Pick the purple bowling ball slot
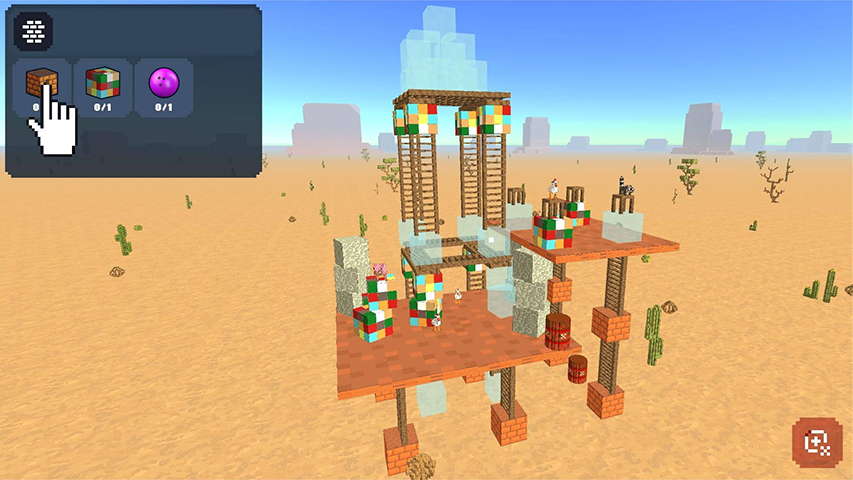Viewport: 853px width, 480px height. [x=162, y=88]
